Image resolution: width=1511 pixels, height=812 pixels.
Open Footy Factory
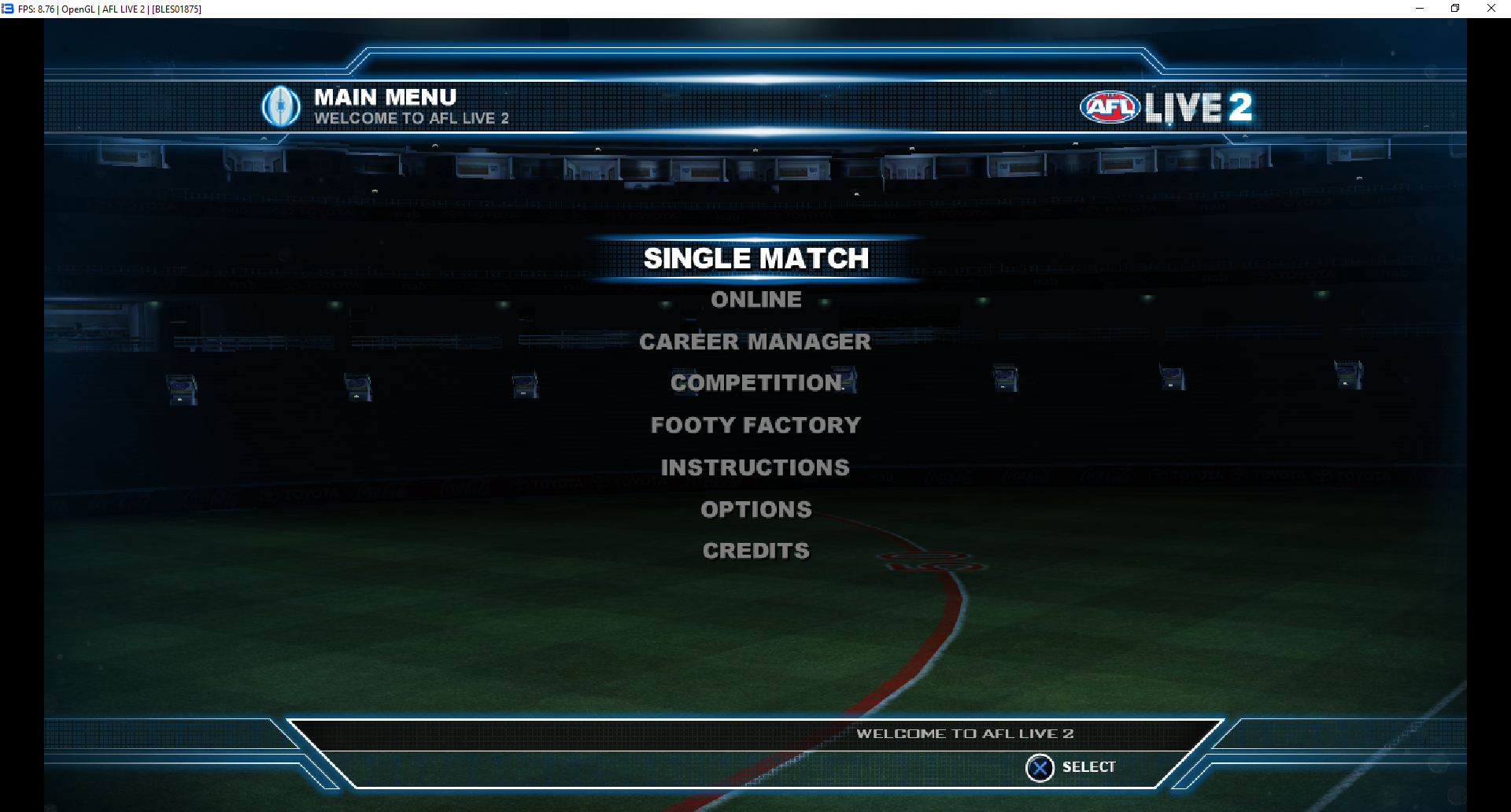coord(755,425)
